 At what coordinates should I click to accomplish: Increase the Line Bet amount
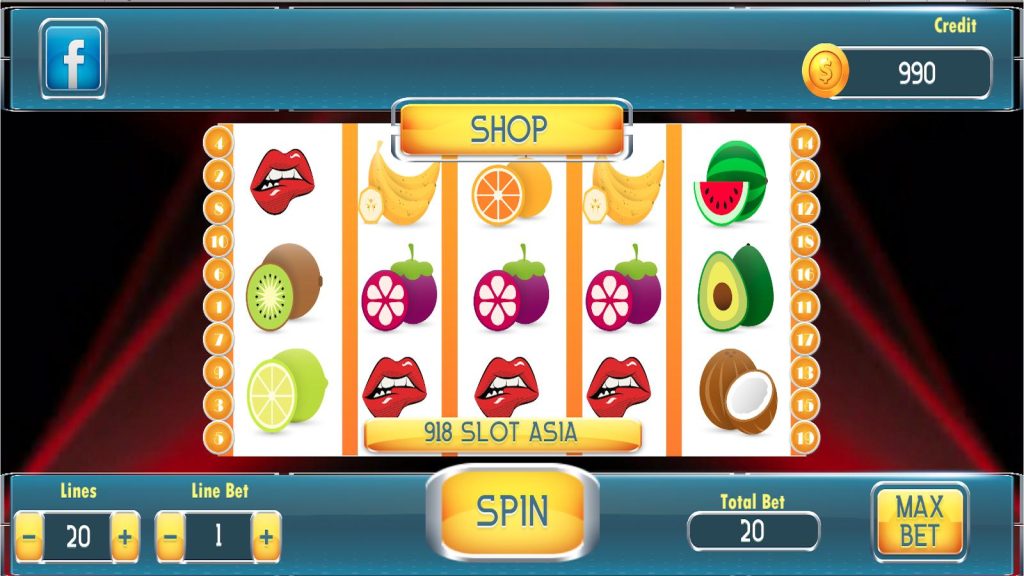click(x=266, y=537)
